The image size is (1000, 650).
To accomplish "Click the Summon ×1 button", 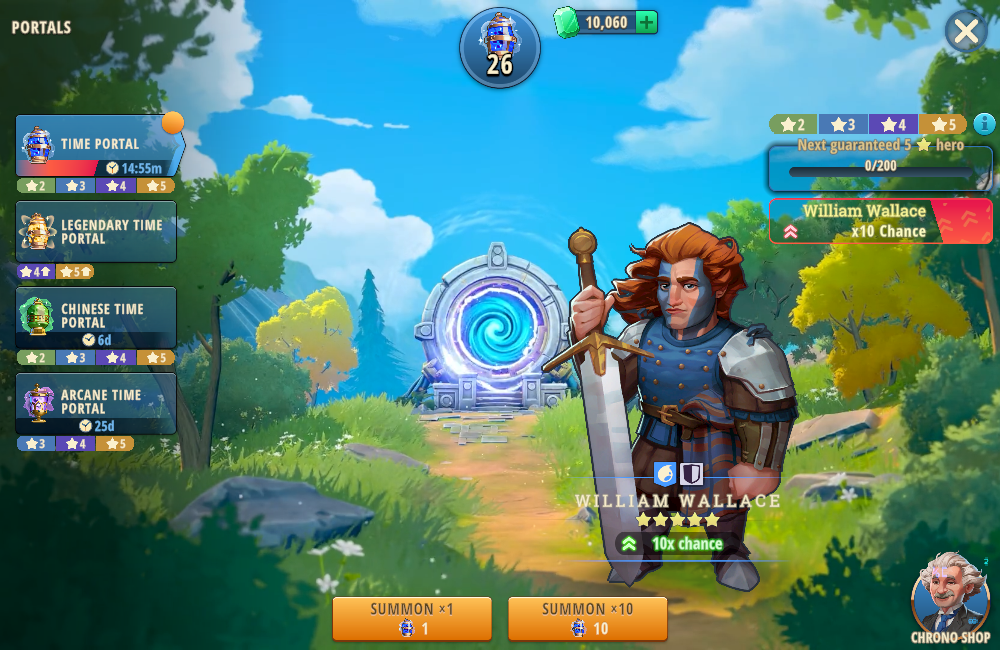I will 411,618.
